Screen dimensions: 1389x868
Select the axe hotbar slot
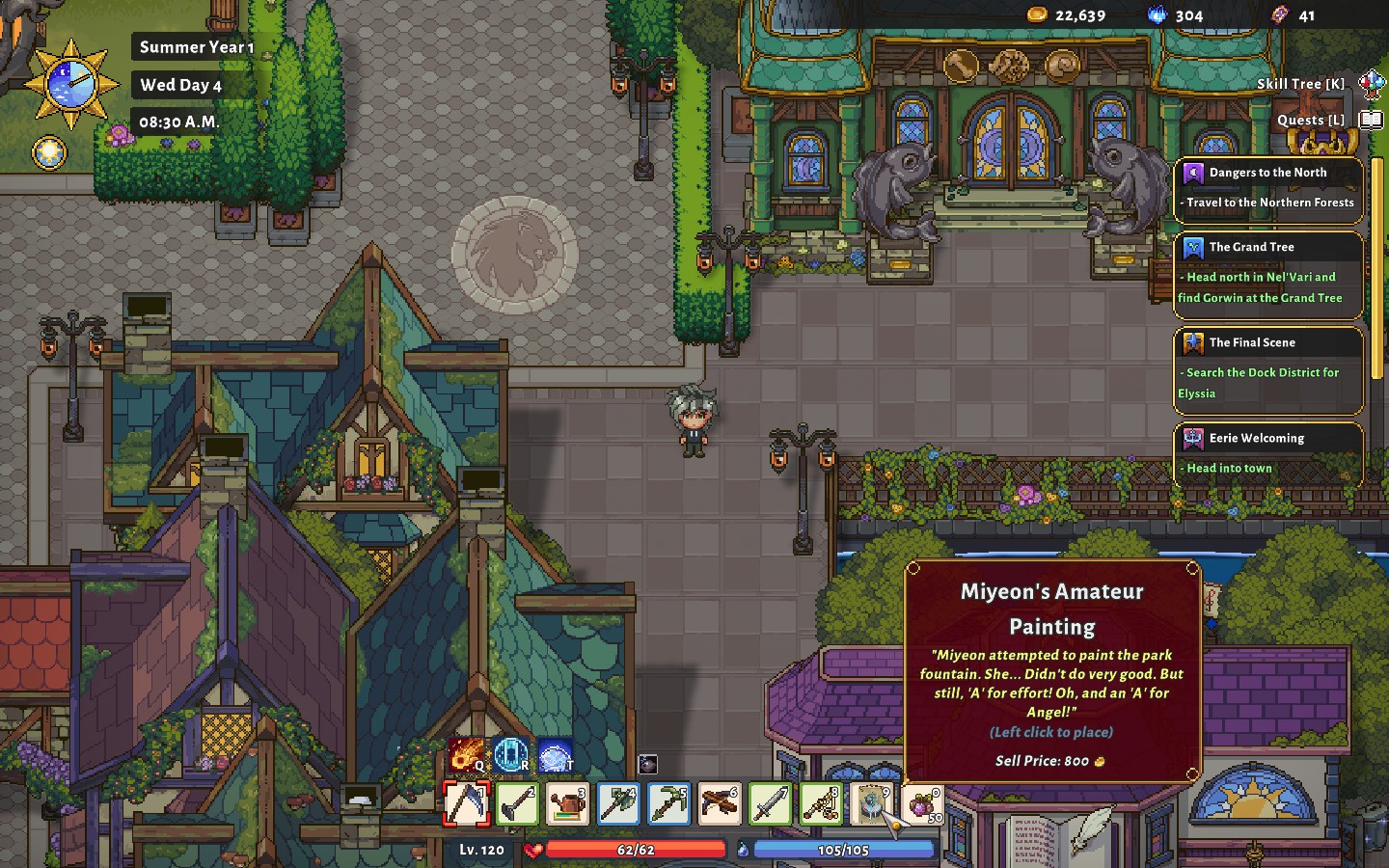[x=618, y=802]
